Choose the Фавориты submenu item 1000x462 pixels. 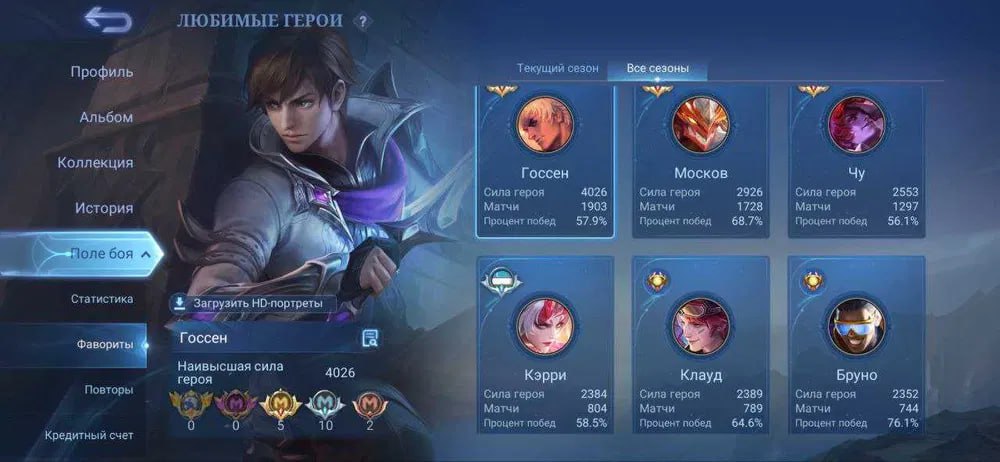click(105, 344)
